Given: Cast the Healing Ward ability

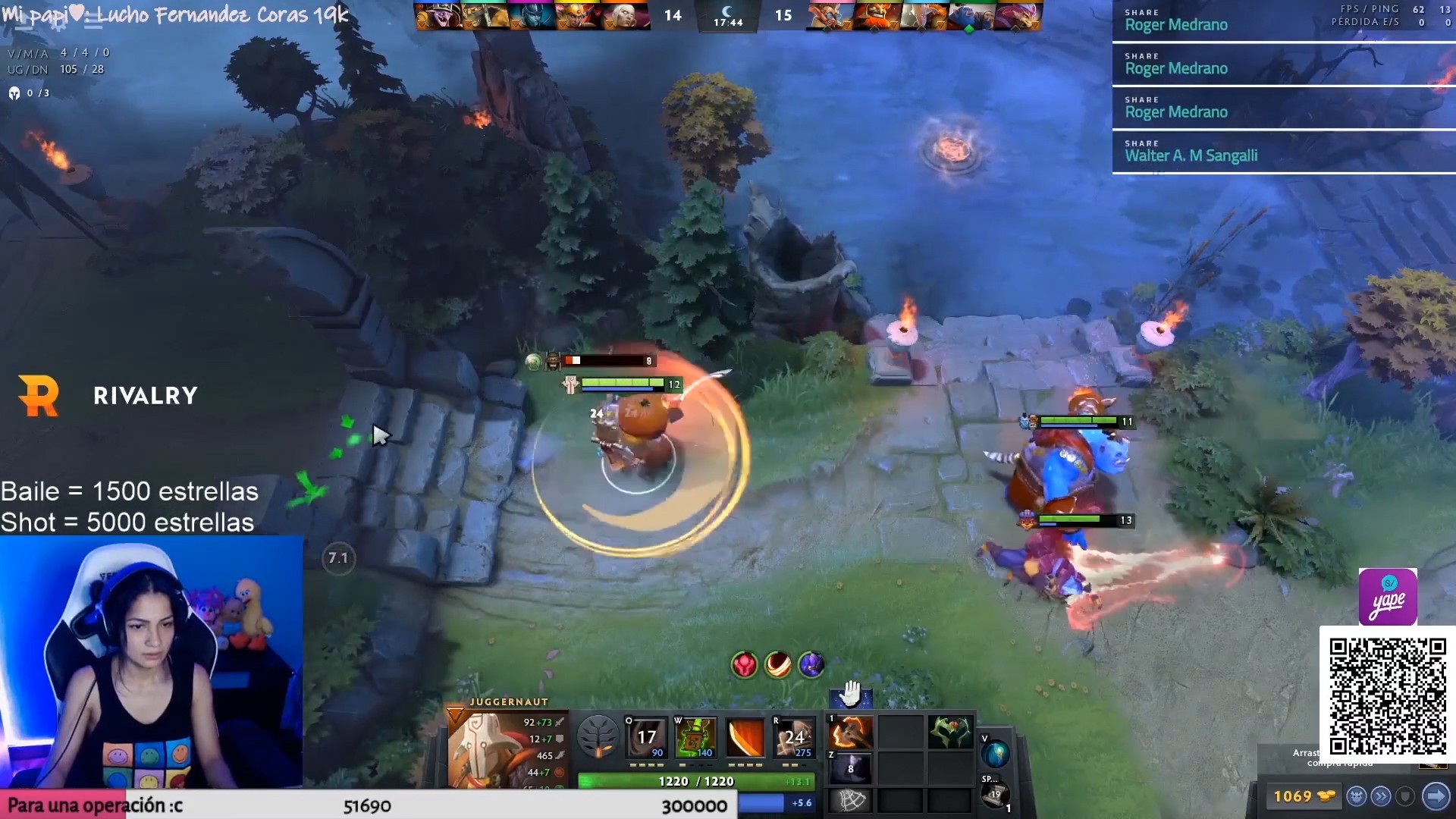Looking at the screenshot, I should (695, 736).
